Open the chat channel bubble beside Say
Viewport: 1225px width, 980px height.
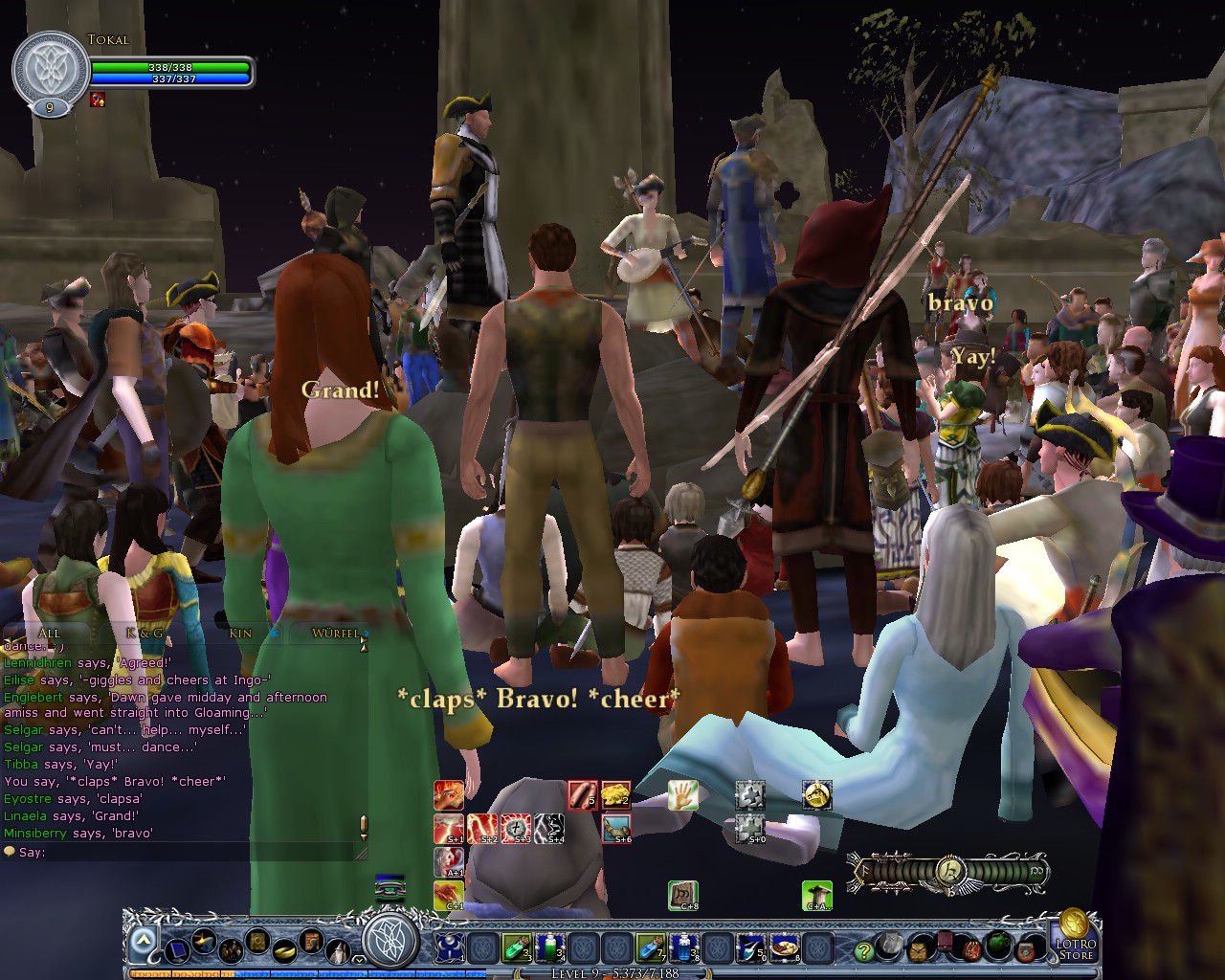10,852
